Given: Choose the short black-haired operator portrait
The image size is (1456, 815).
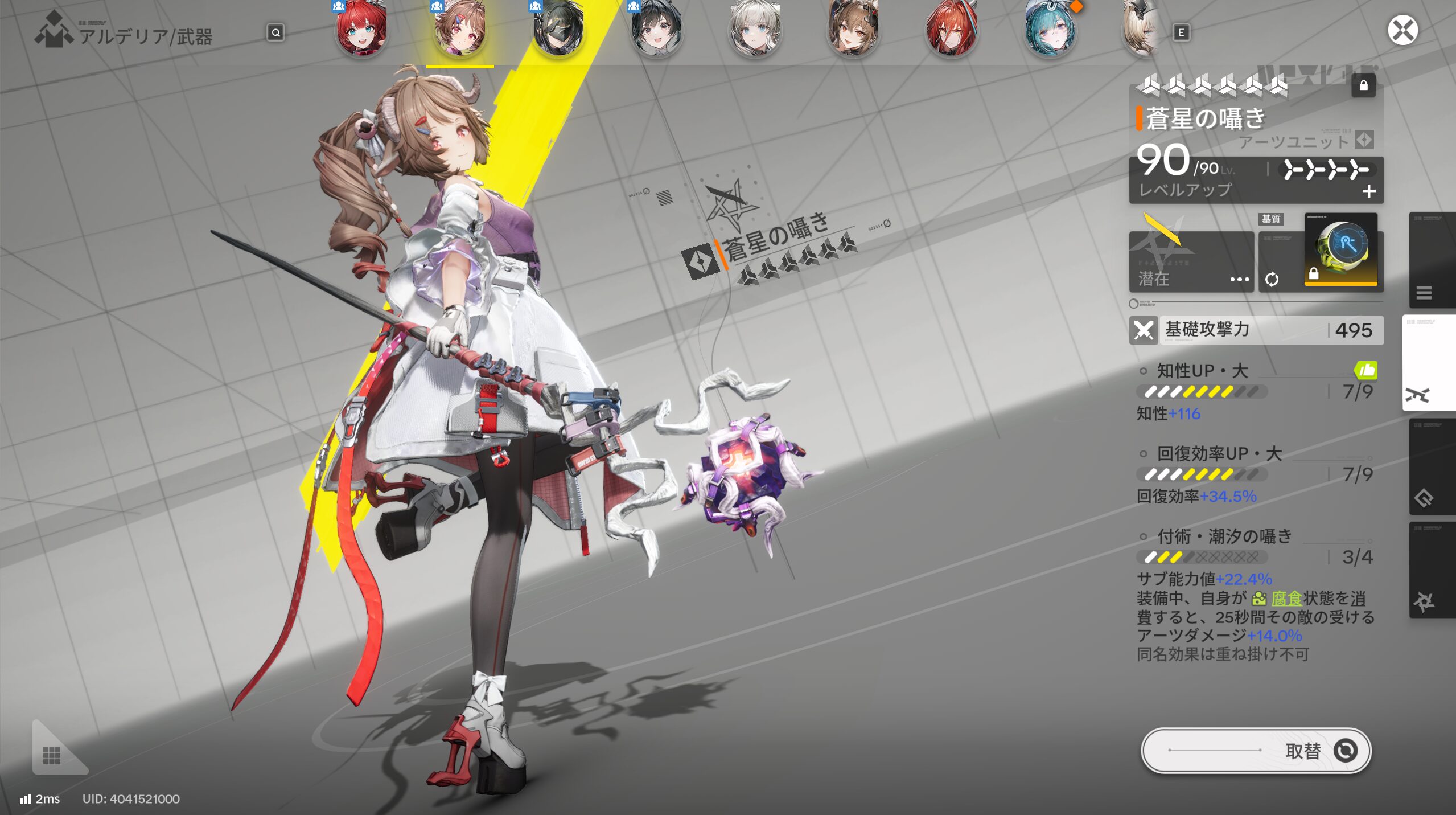Looking at the screenshot, I should pyautogui.click(x=657, y=28).
